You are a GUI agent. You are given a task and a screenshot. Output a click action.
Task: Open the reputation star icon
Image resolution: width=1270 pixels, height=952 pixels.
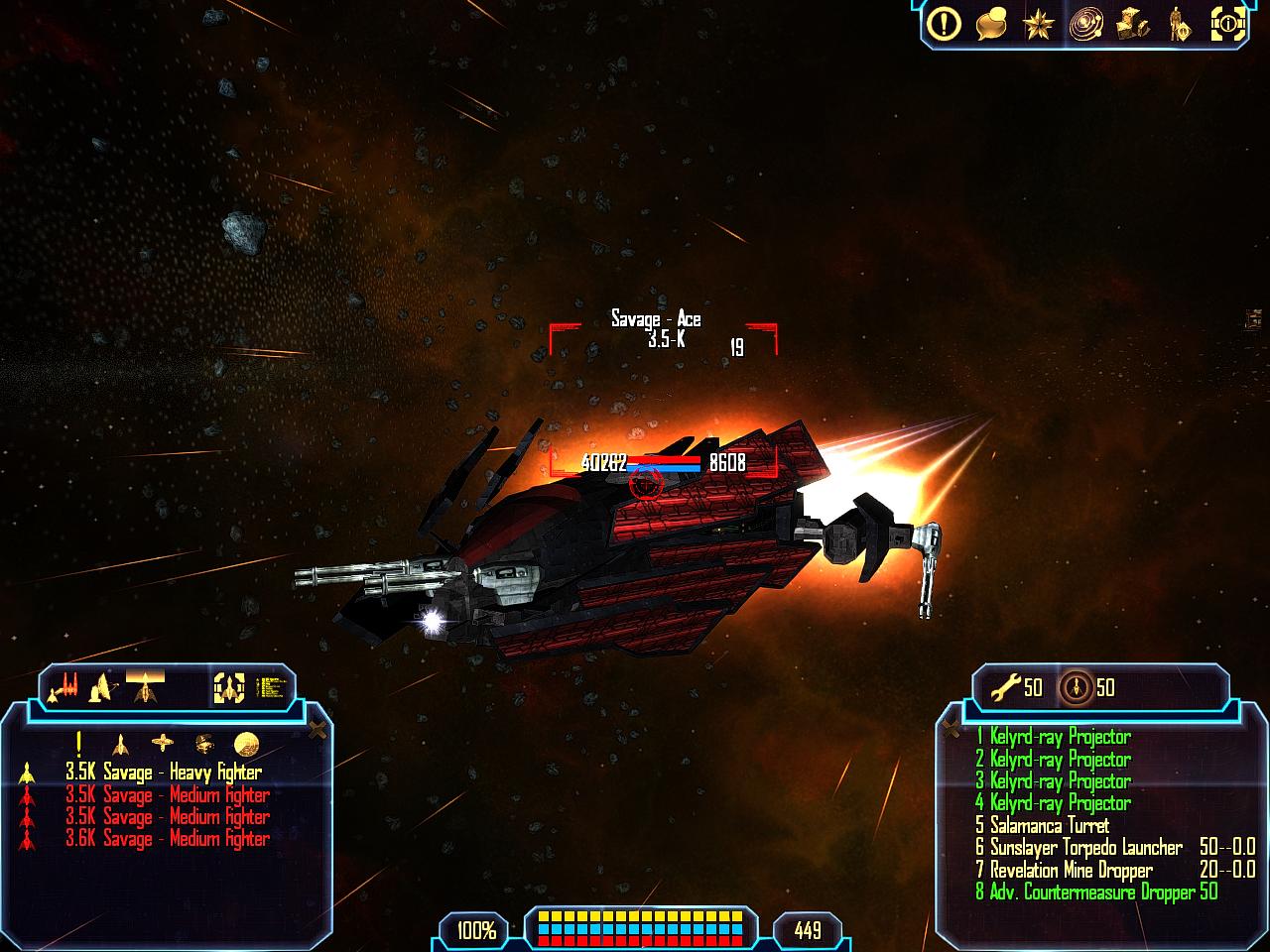point(1038,24)
